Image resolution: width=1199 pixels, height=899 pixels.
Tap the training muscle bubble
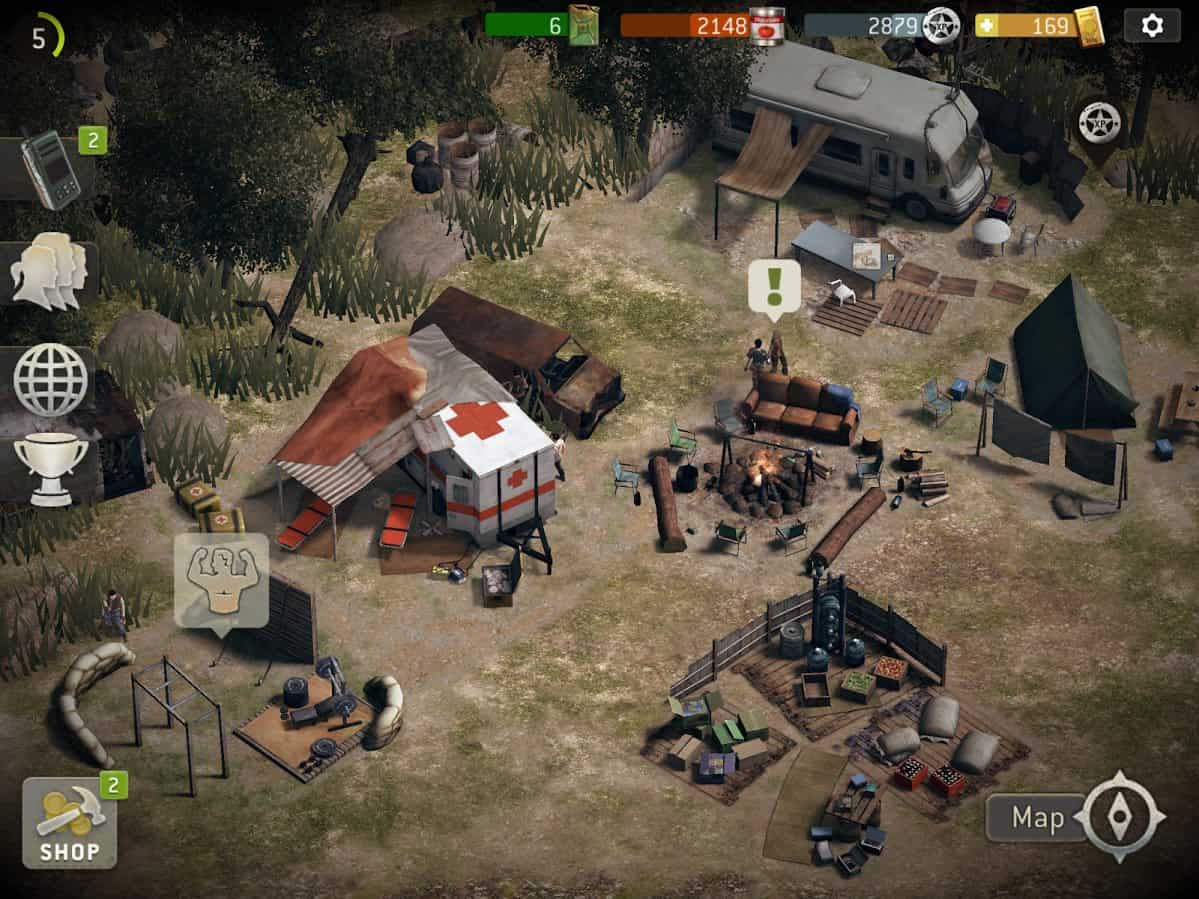[x=221, y=580]
